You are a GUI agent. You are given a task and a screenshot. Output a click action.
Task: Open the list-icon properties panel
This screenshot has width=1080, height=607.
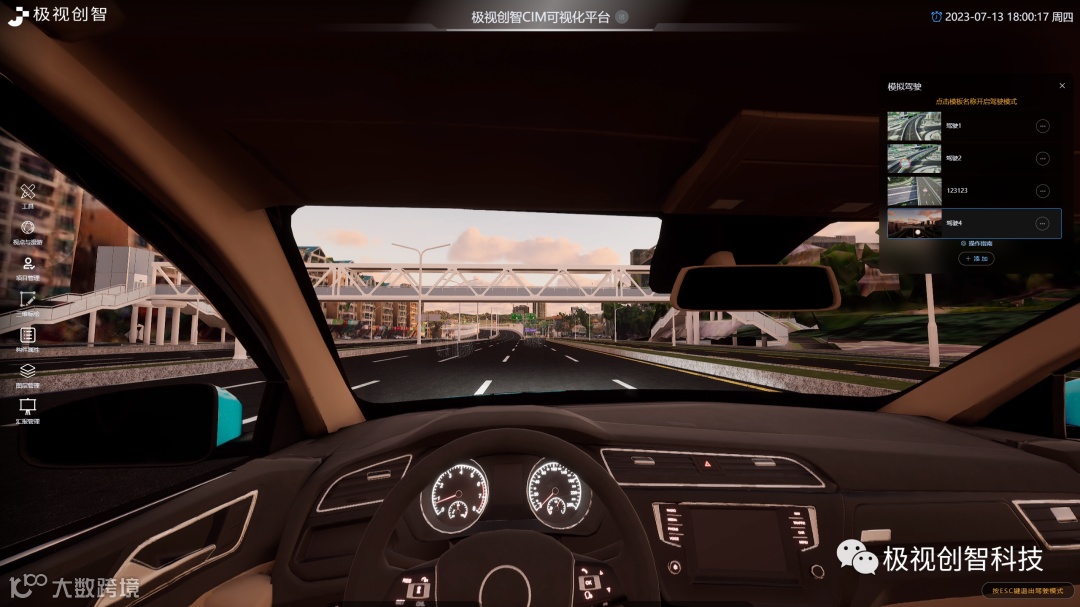[x=28, y=336]
